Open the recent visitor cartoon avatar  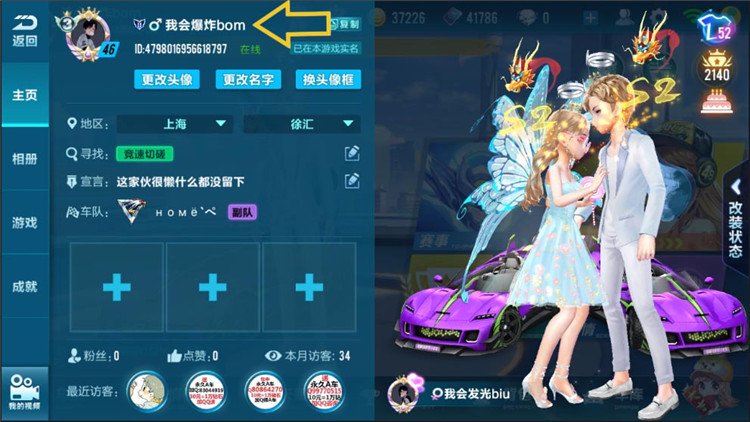[148, 391]
